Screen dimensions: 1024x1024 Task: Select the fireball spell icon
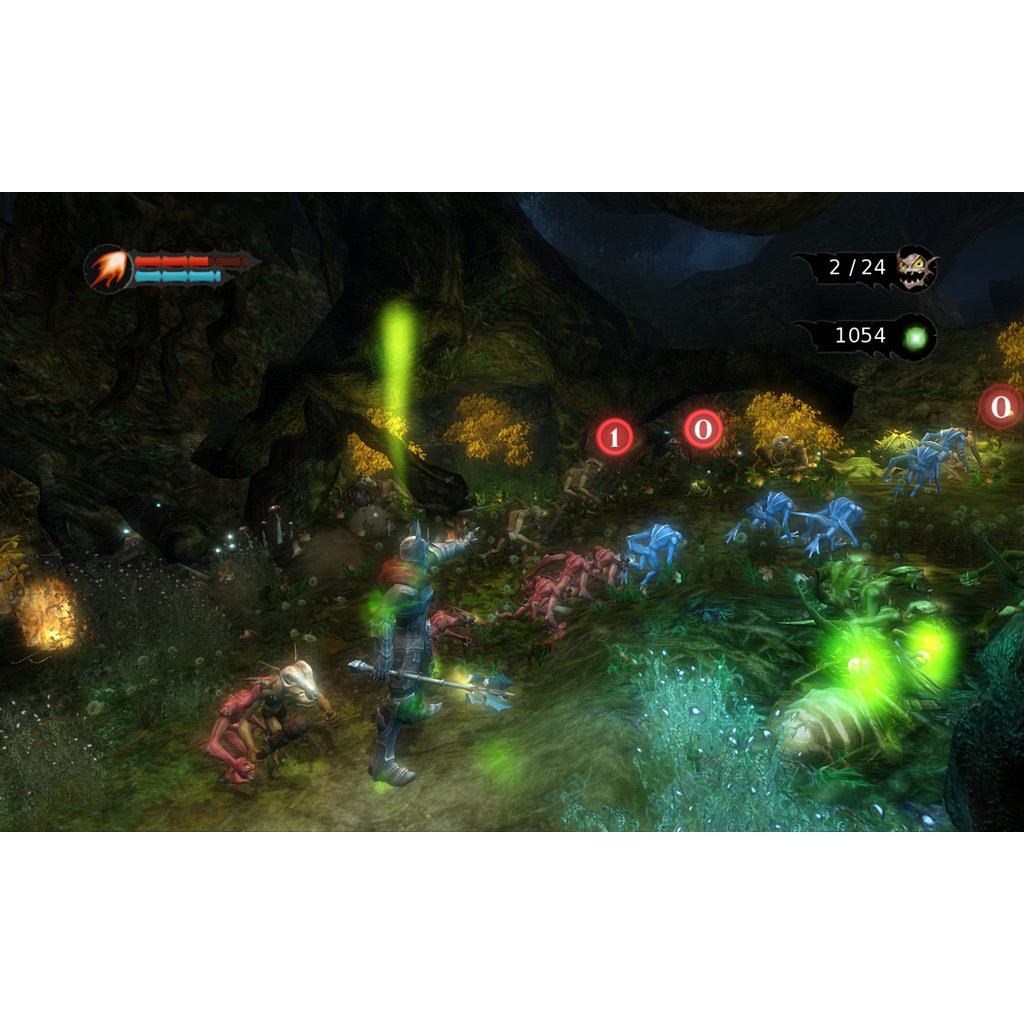pos(108,269)
